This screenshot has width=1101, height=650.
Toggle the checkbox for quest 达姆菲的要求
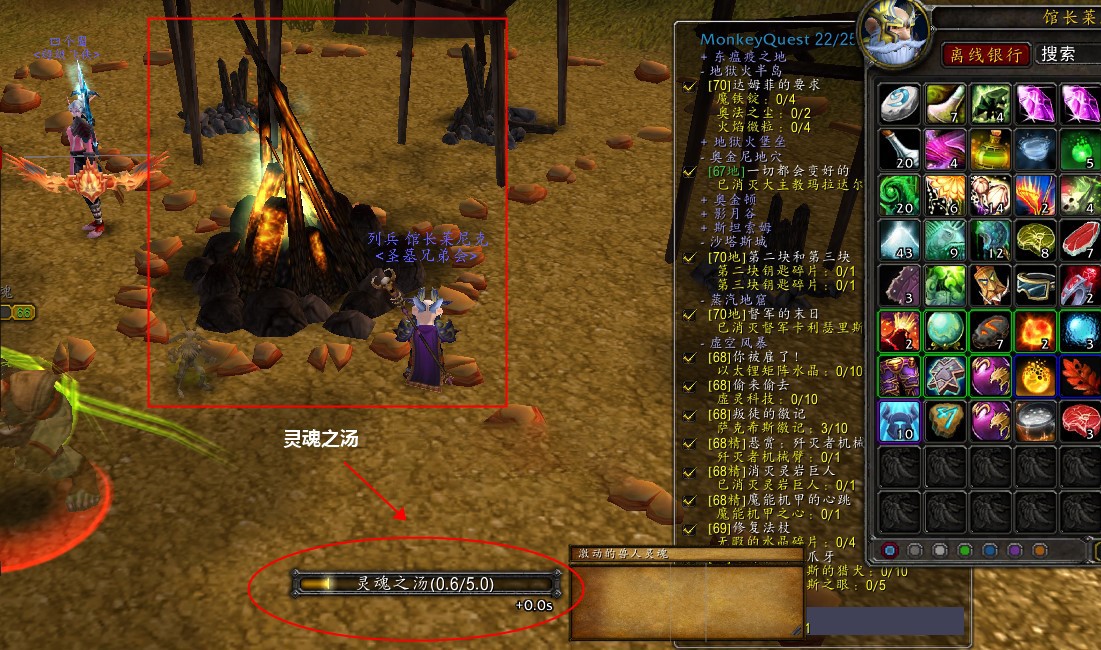(x=689, y=86)
